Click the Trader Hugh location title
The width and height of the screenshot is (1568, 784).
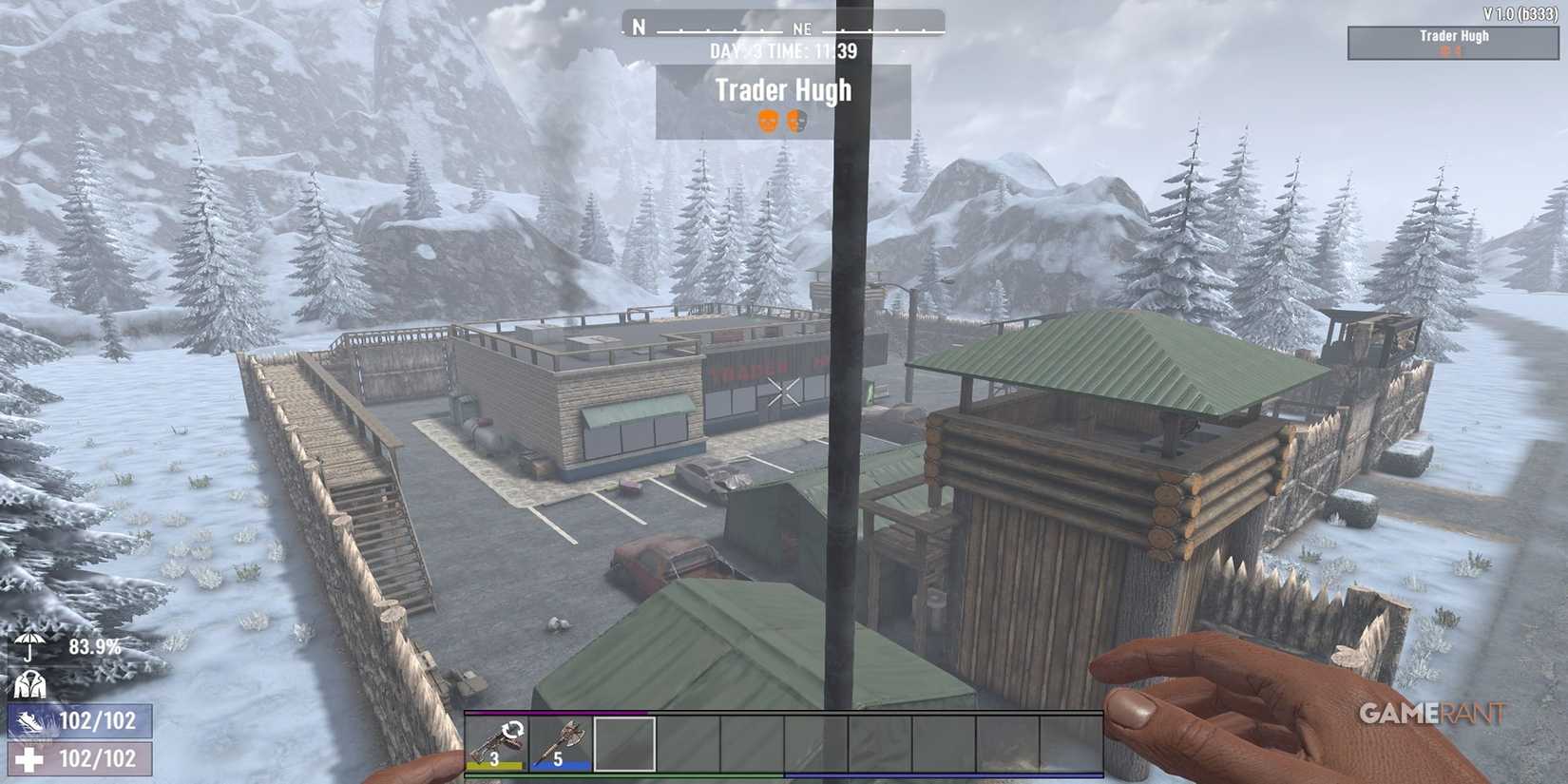(x=785, y=91)
